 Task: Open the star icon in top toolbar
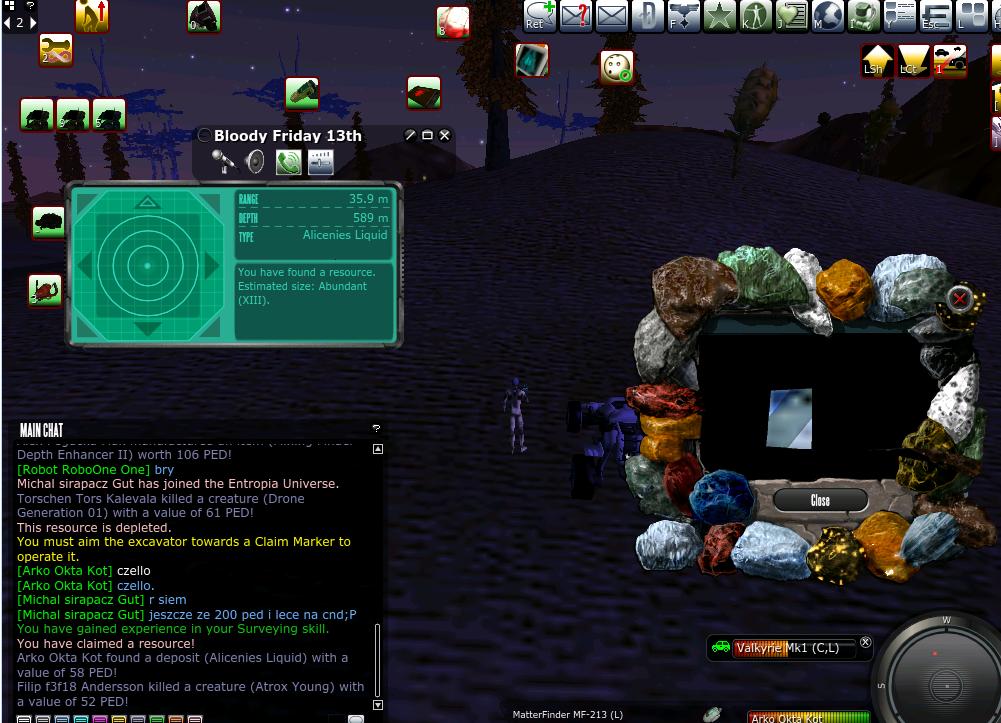point(719,15)
